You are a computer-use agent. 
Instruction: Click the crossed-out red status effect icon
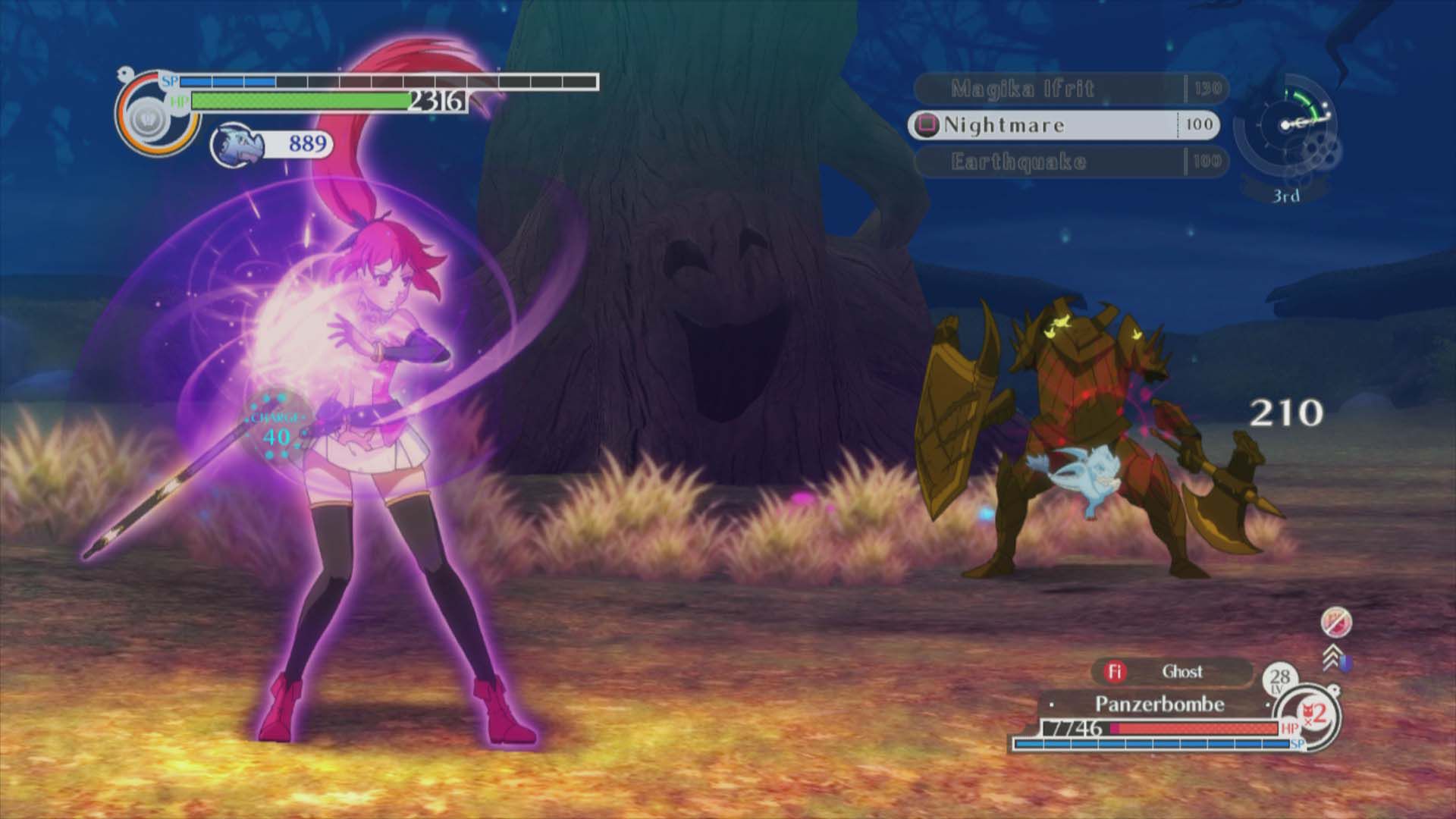[1335, 623]
